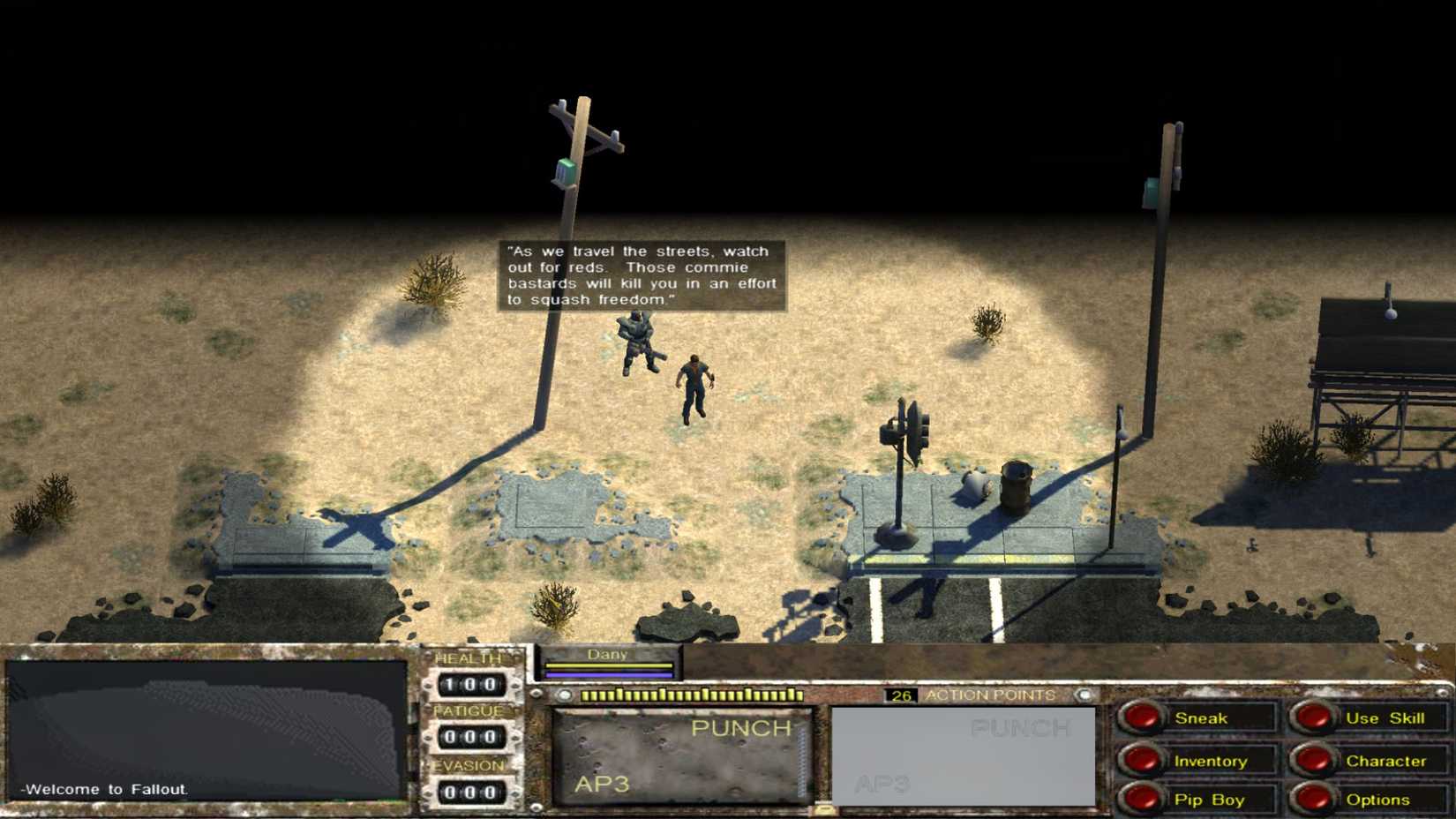Screen dimensions: 1456x819
Task: Click the round knob beside ACTION POINTS label
Action: click(1084, 695)
